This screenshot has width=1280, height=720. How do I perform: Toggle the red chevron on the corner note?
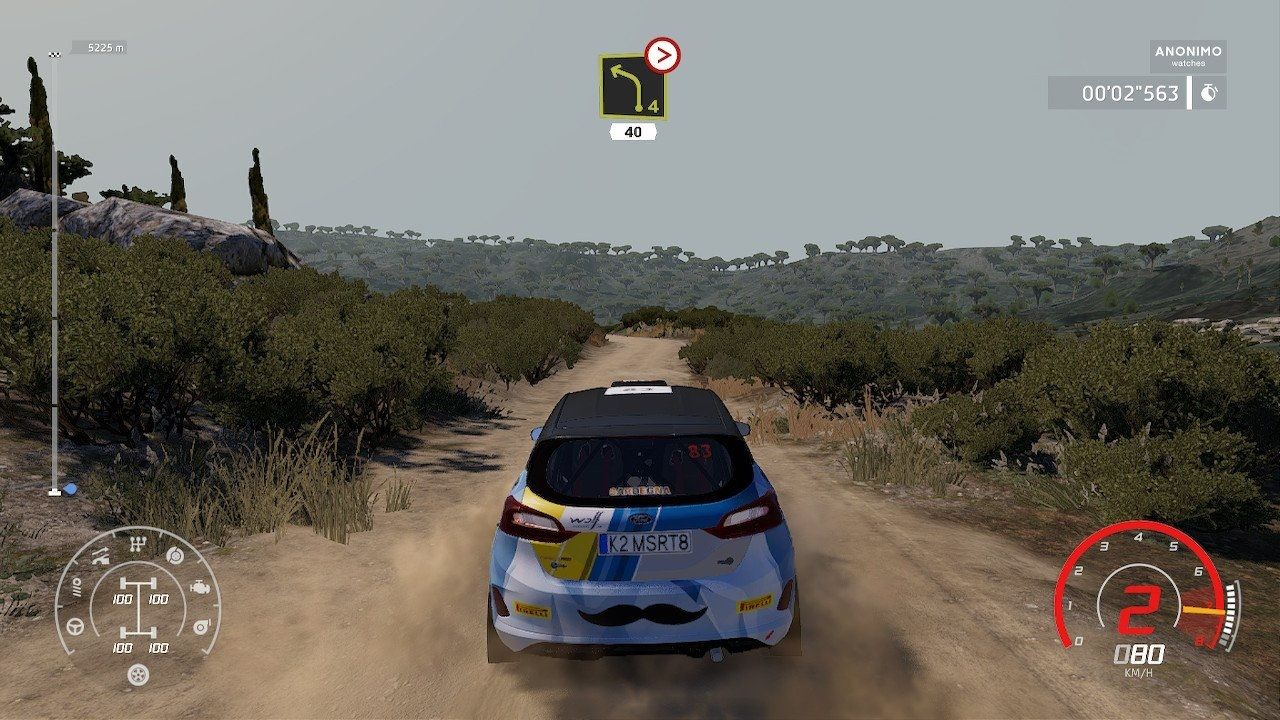tap(662, 54)
